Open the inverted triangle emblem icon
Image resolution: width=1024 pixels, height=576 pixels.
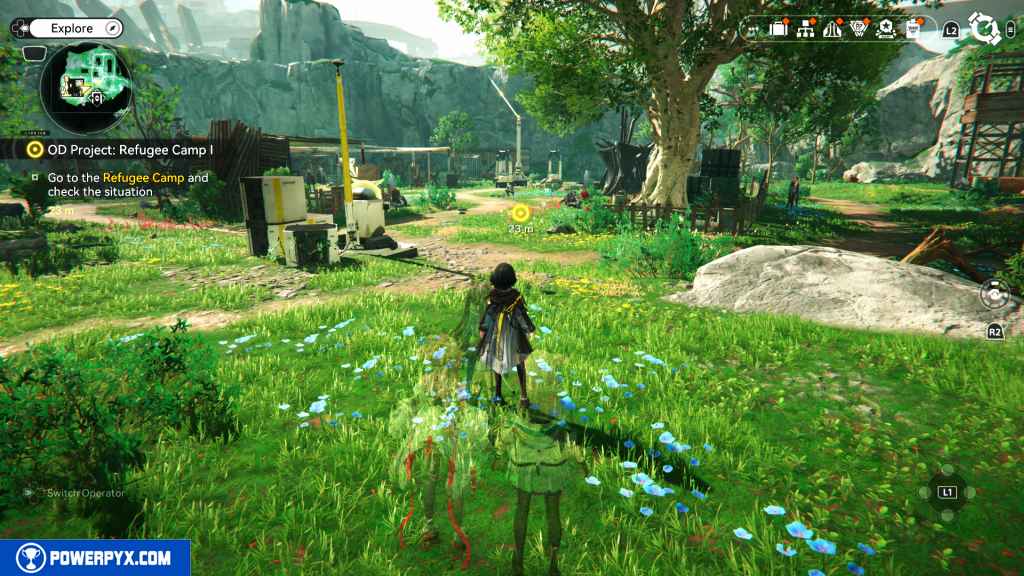pyautogui.click(x=858, y=29)
